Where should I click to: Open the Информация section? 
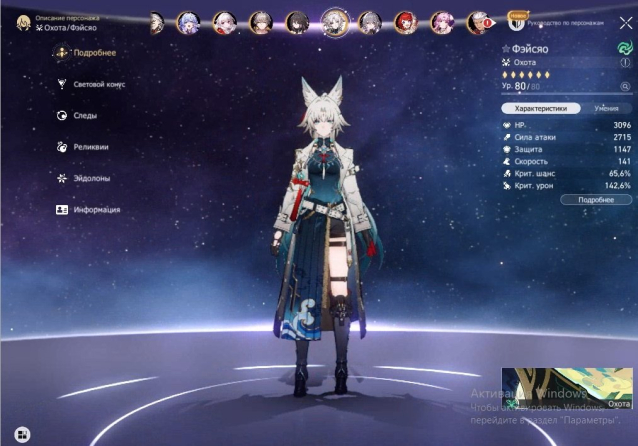[95, 210]
